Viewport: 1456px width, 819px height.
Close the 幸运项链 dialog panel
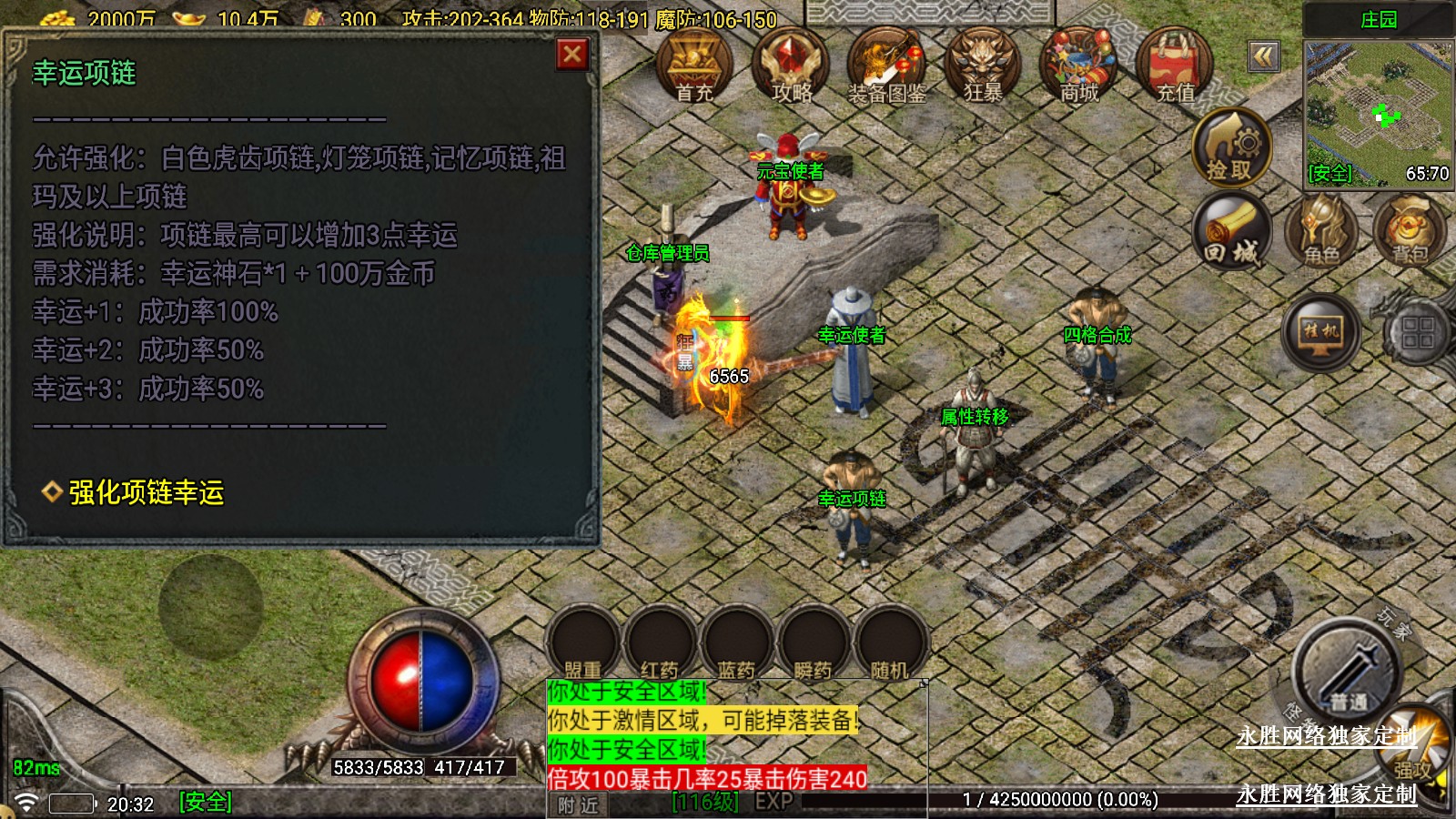point(572,56)
